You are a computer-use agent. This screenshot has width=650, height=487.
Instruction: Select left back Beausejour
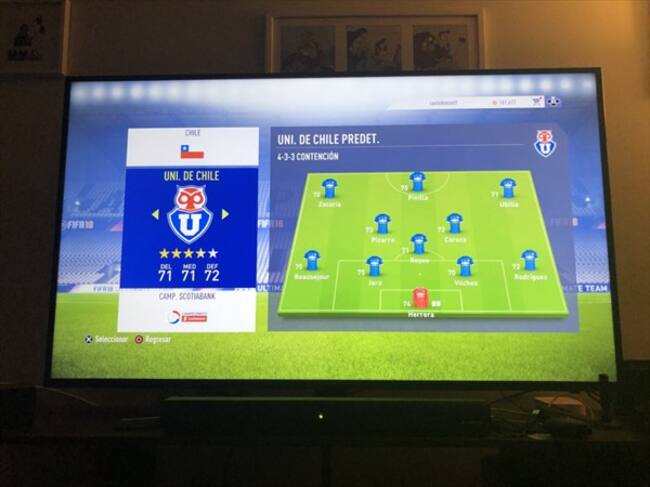[x=312, y=261]
